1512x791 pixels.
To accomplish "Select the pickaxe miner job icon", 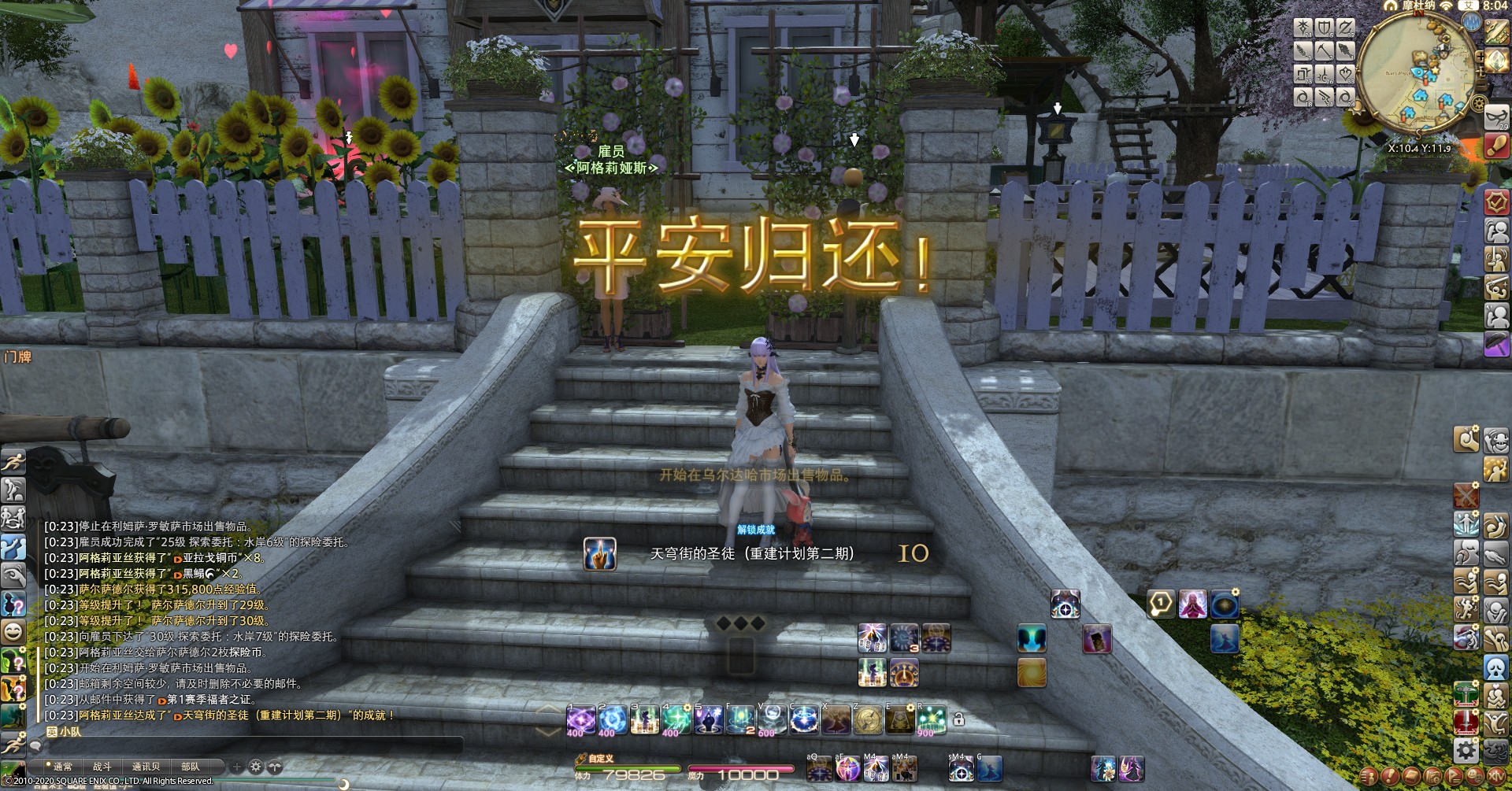I will coord(1324,51).
